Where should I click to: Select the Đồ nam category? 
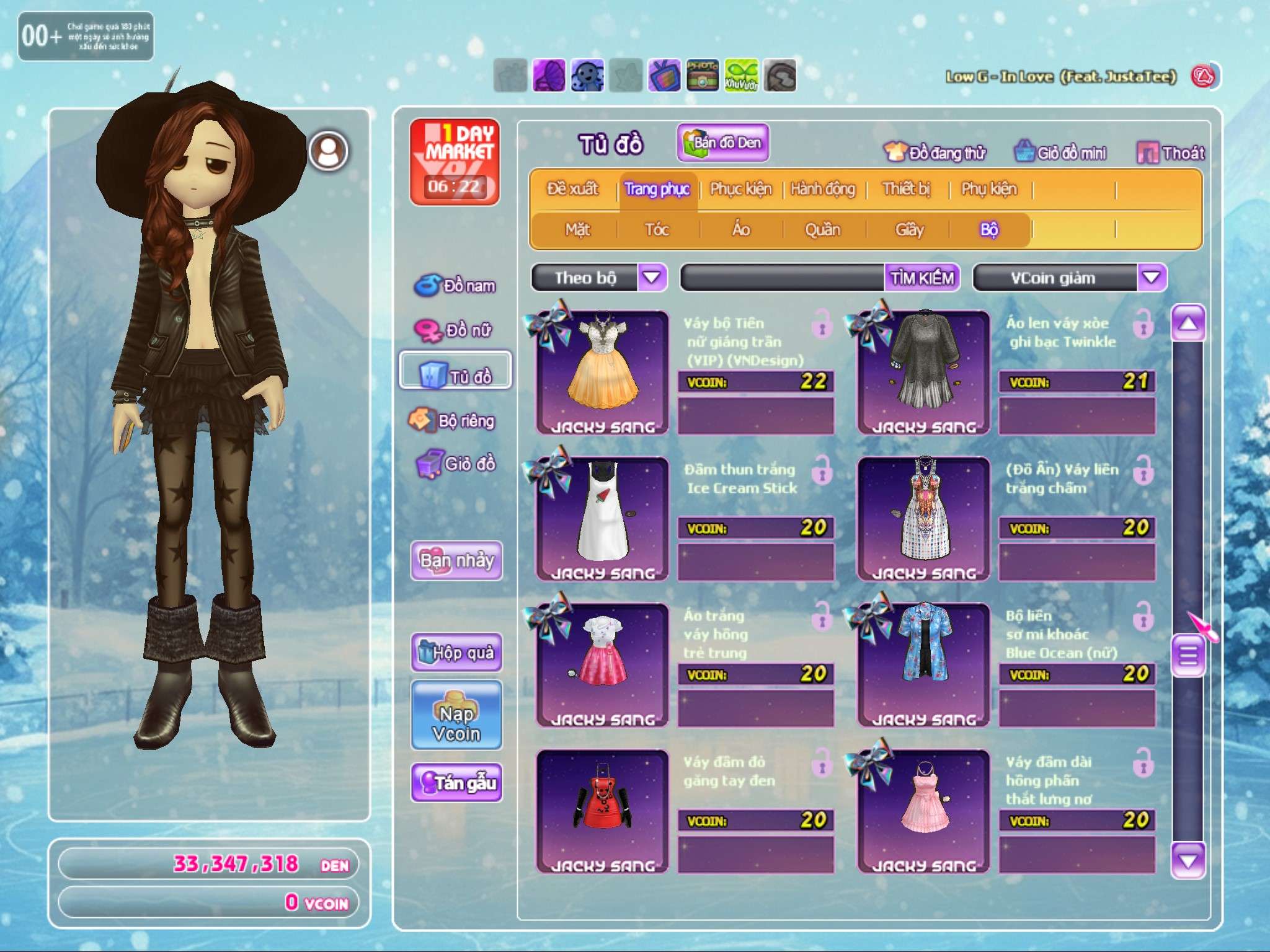point(456,285)
